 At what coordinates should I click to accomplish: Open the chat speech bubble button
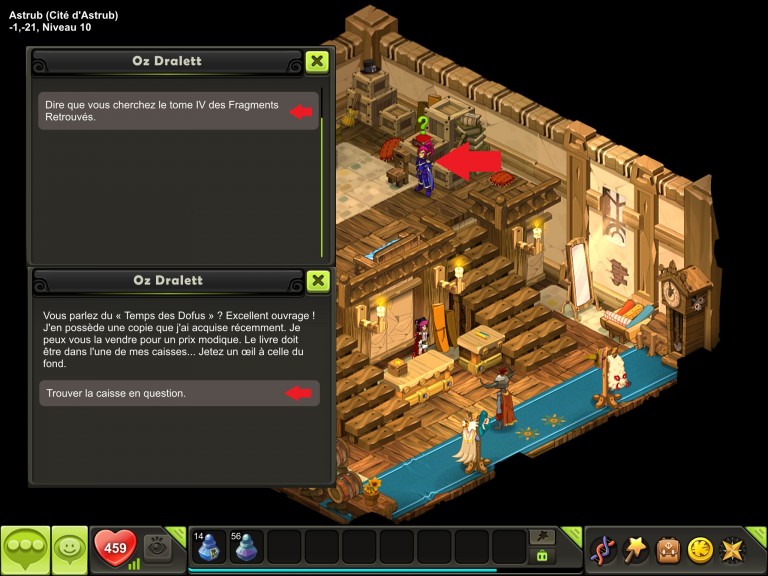click(25, 549)
